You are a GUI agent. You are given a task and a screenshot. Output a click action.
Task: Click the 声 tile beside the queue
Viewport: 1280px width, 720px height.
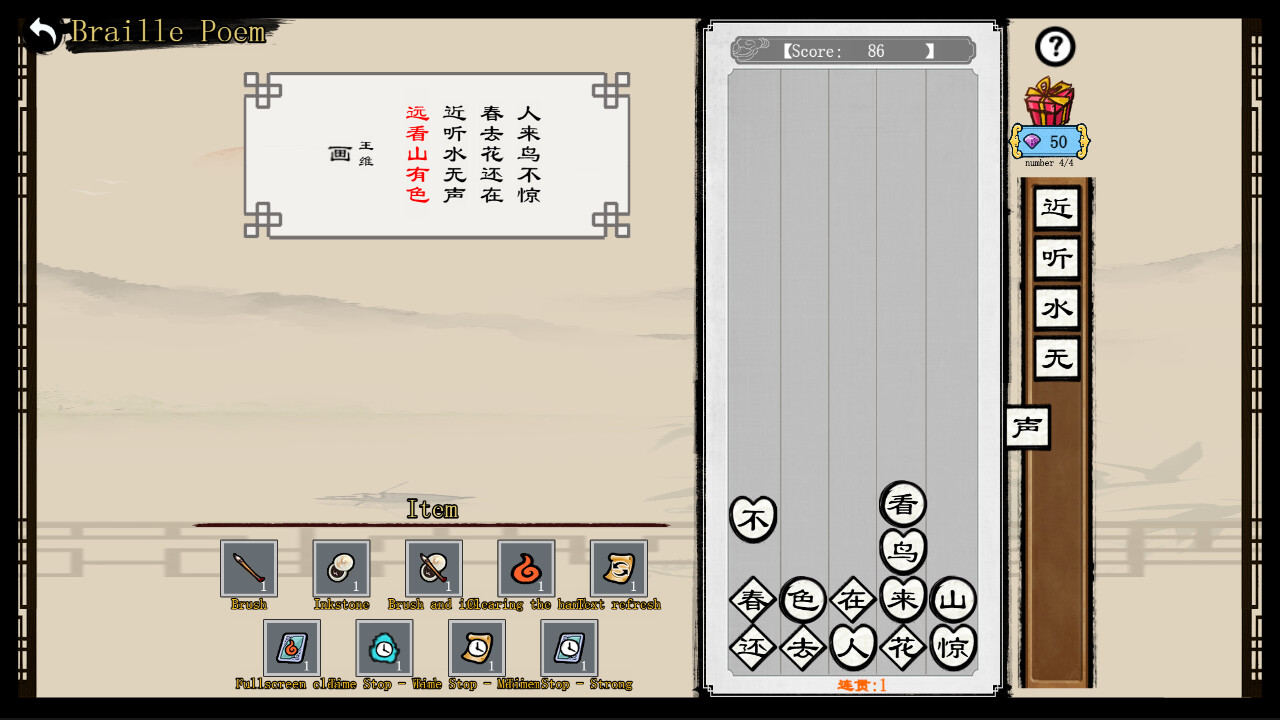pyautogui.click(x=1028, y=427)
